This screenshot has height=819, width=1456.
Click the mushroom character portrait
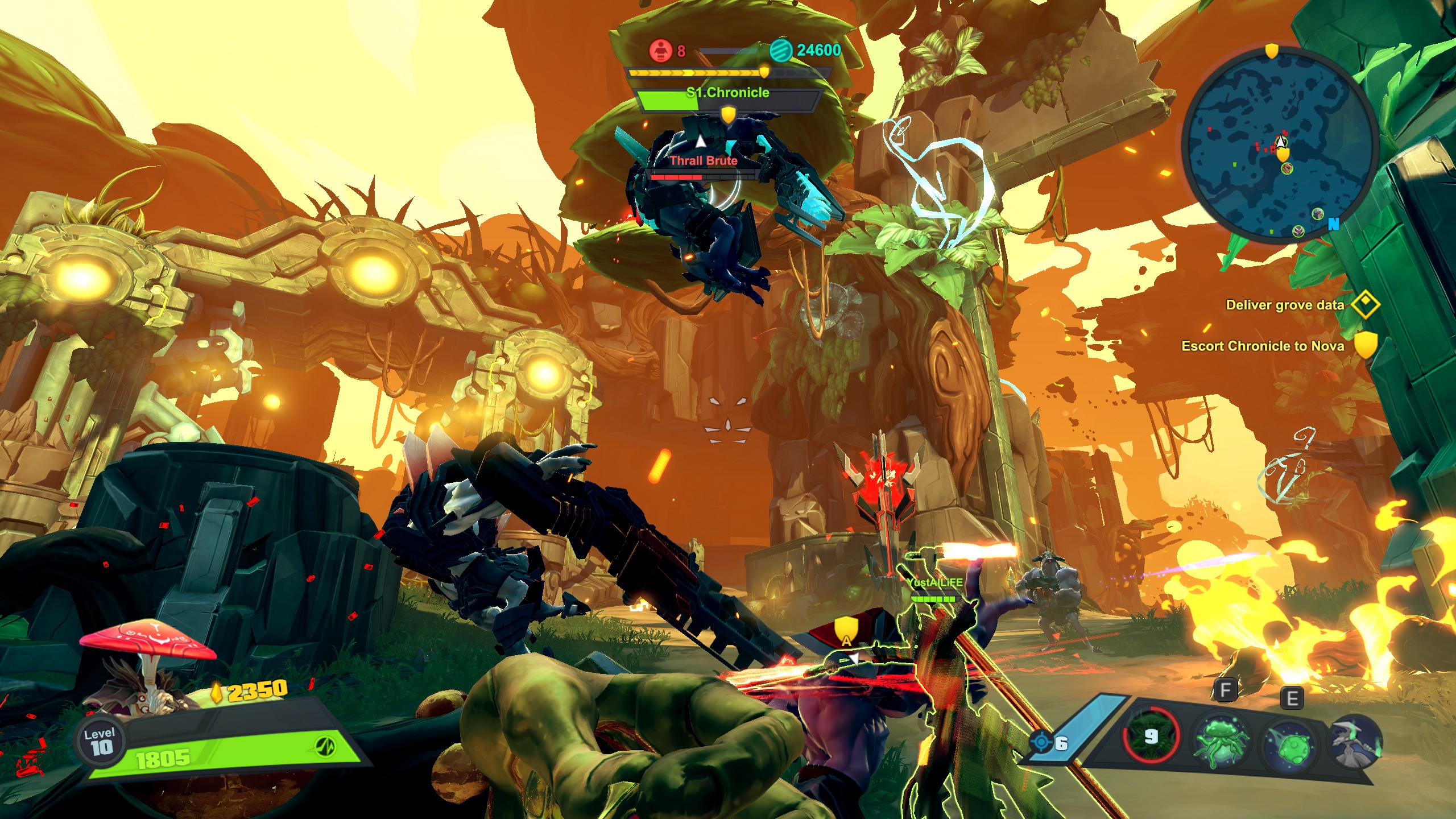point(147,671)
